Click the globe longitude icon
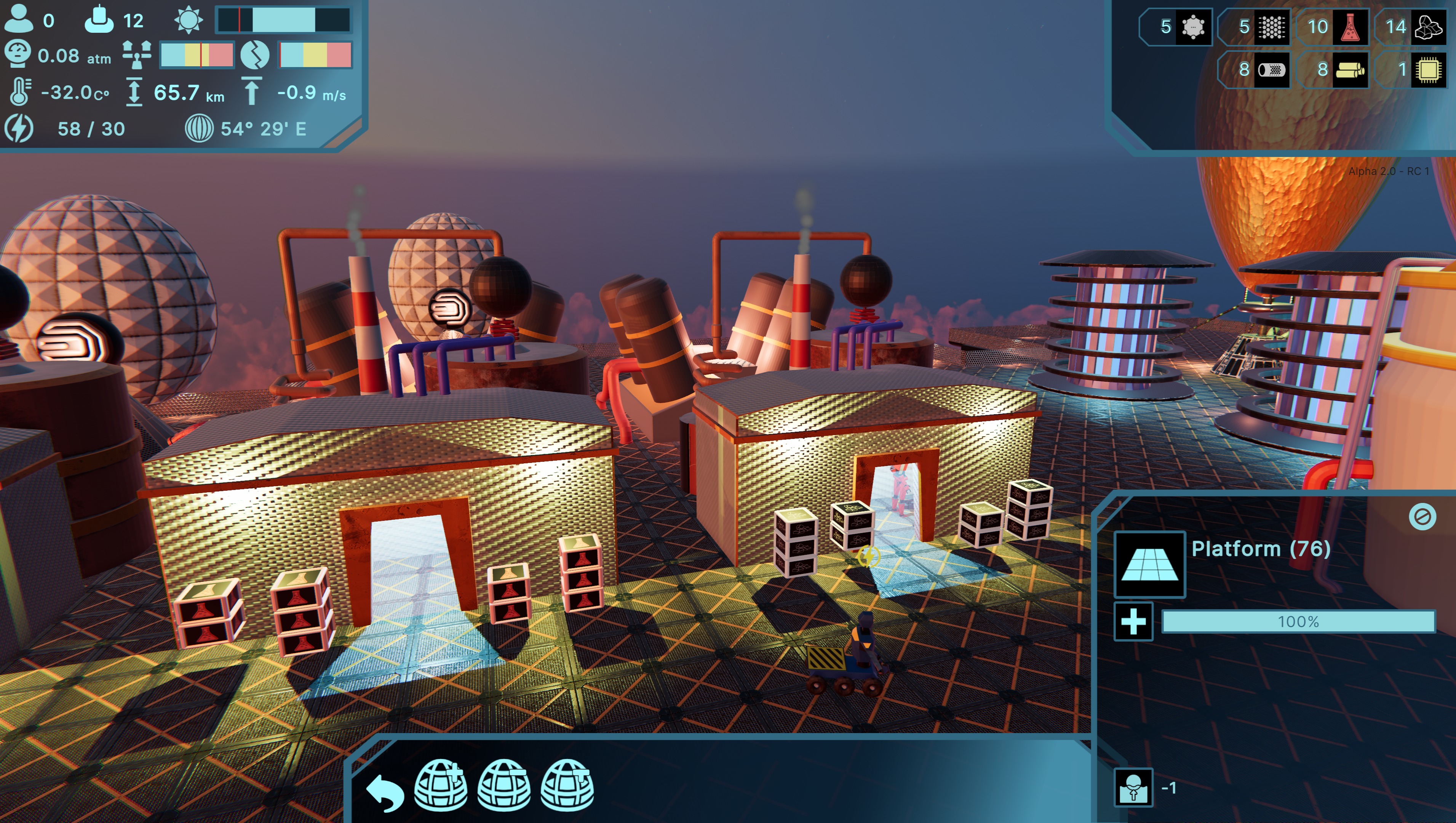 point(199,128)
